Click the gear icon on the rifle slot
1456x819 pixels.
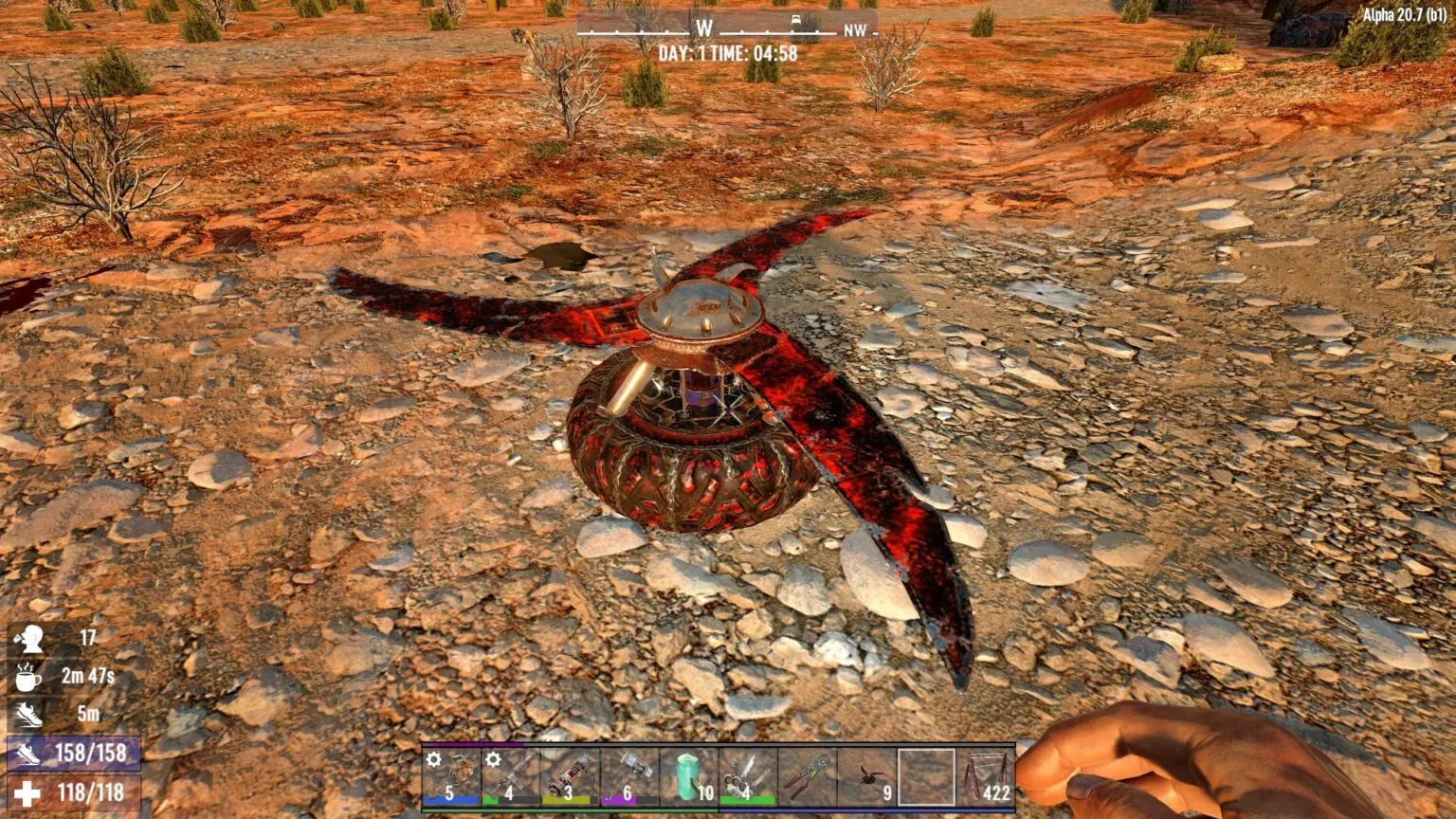(x=491, y=757)
